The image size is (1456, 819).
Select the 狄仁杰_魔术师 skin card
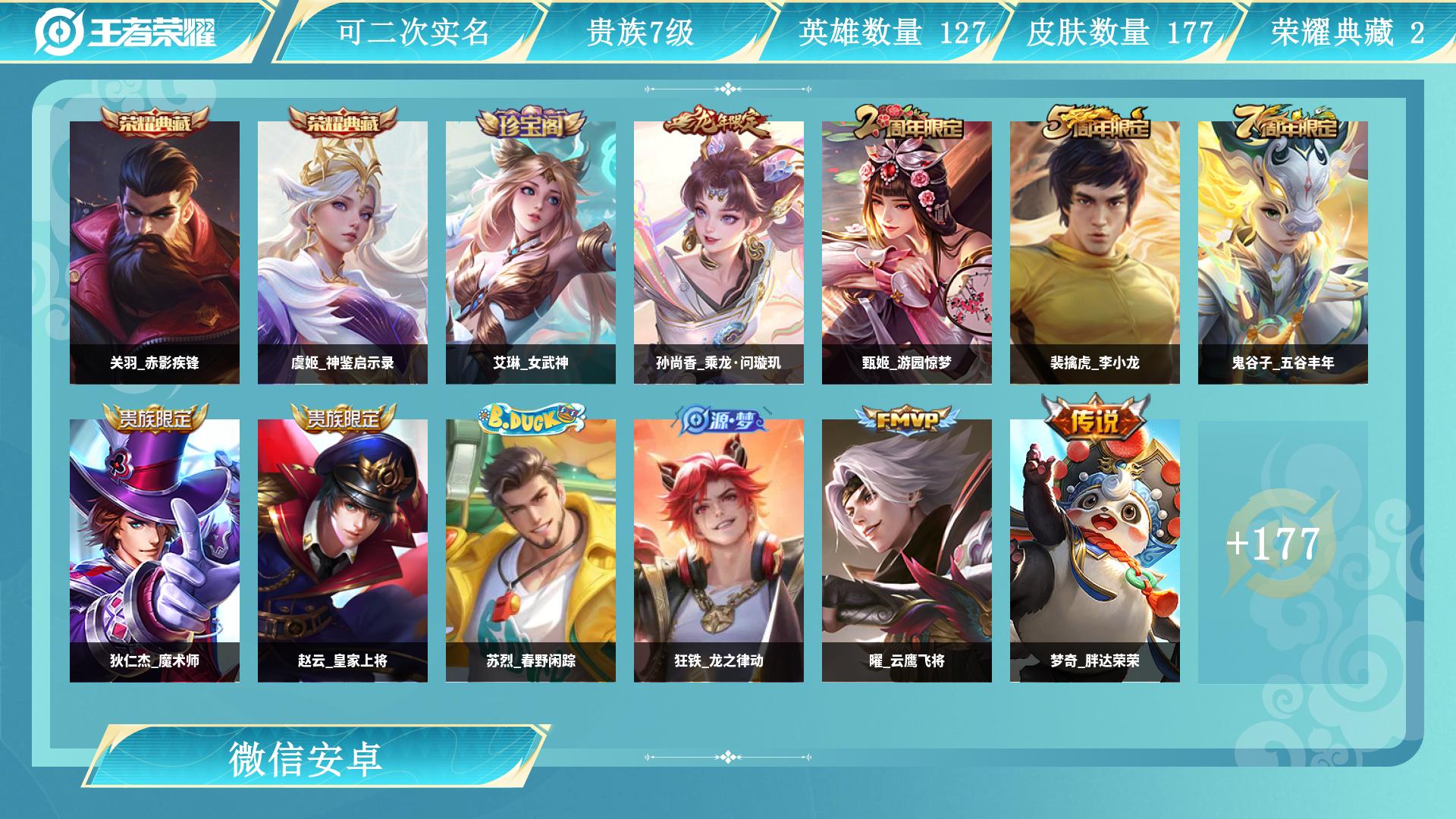(x=155, y=551)
